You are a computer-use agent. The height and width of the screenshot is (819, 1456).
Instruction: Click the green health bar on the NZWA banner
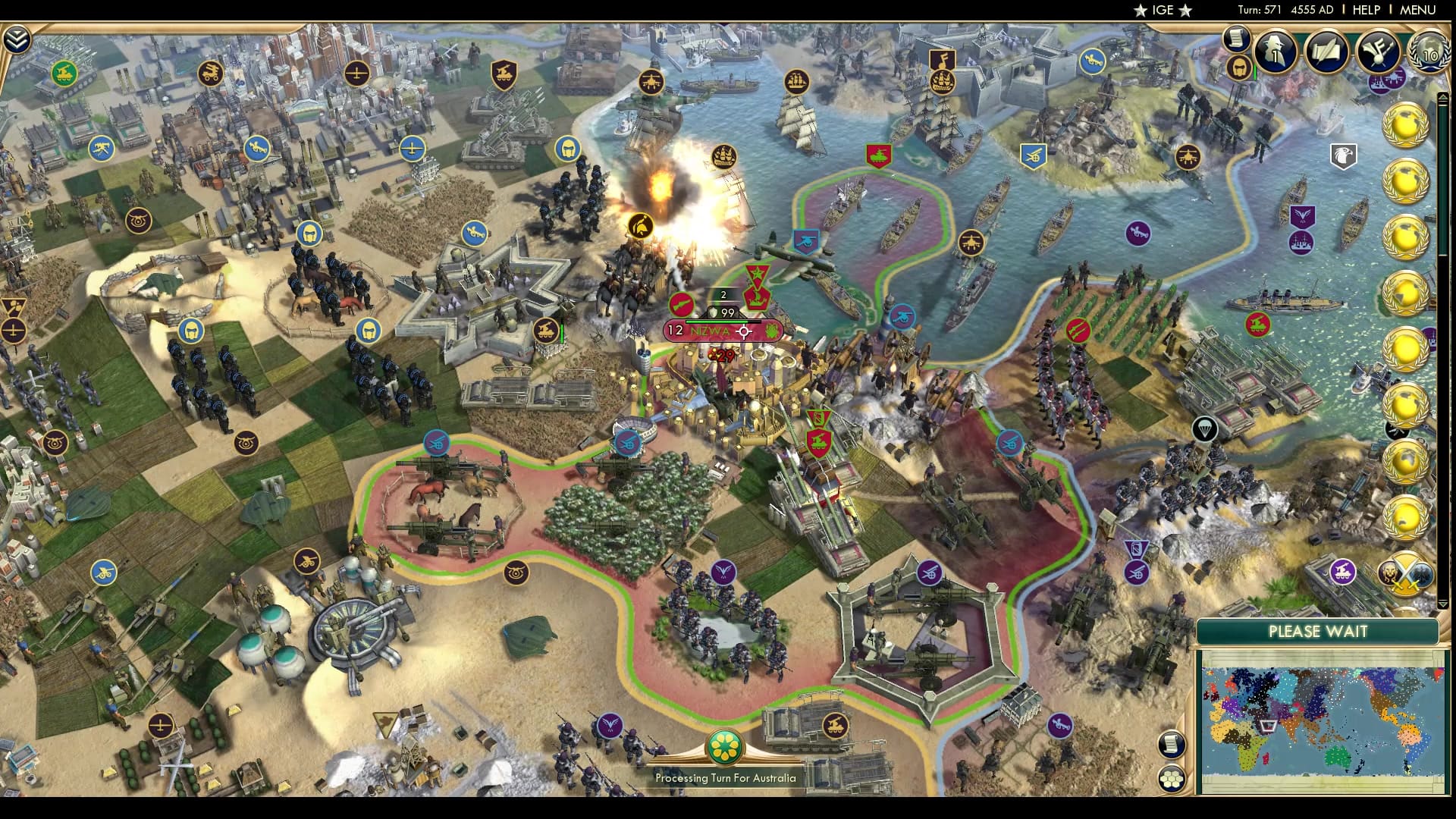pyautogui.click(x=717, y=322)
